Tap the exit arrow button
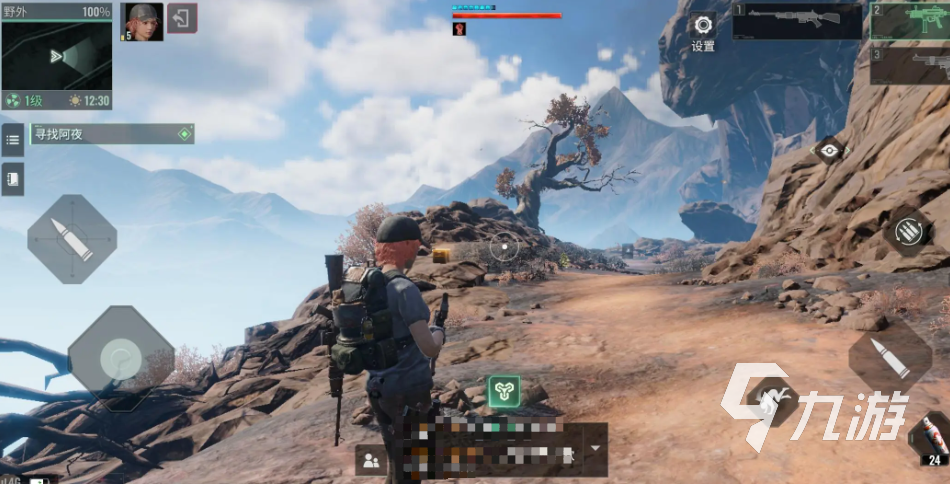The width and height of the screenshot is (950, 484). point(182,18)
